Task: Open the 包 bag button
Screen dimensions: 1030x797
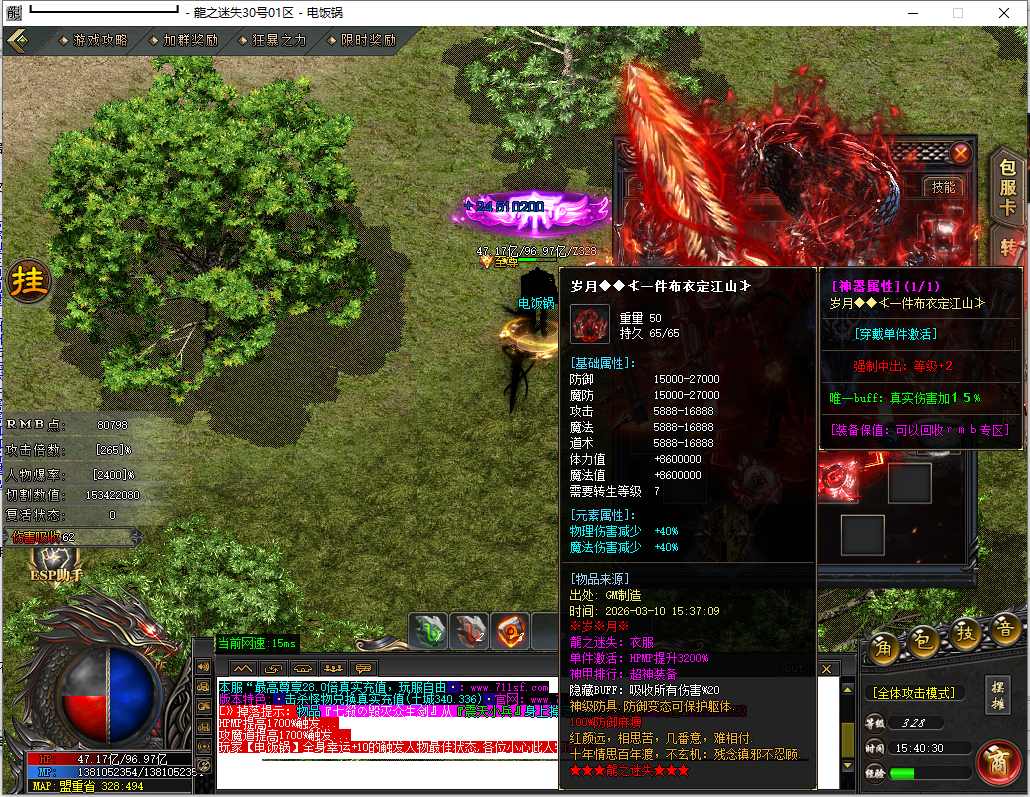Action: pyautogui.click(x=925, y=636)
